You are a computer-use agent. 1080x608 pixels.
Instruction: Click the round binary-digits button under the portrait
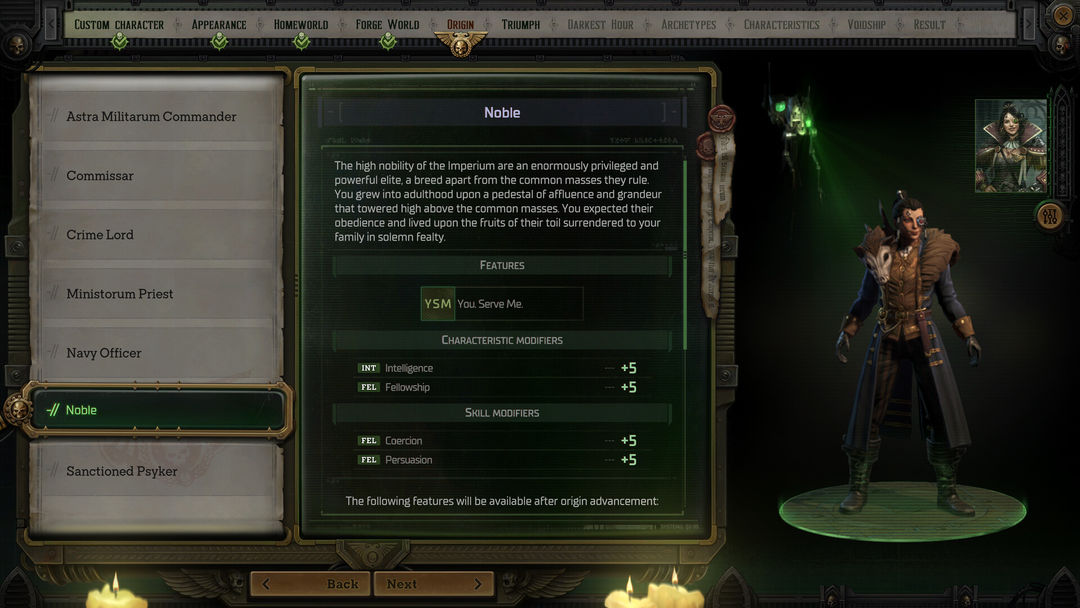click(1049, 215)
